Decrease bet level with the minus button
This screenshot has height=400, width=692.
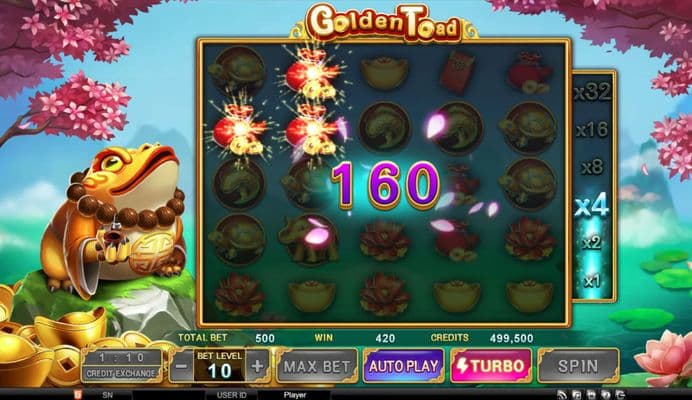pyautogui.click(x=181, y=366)
